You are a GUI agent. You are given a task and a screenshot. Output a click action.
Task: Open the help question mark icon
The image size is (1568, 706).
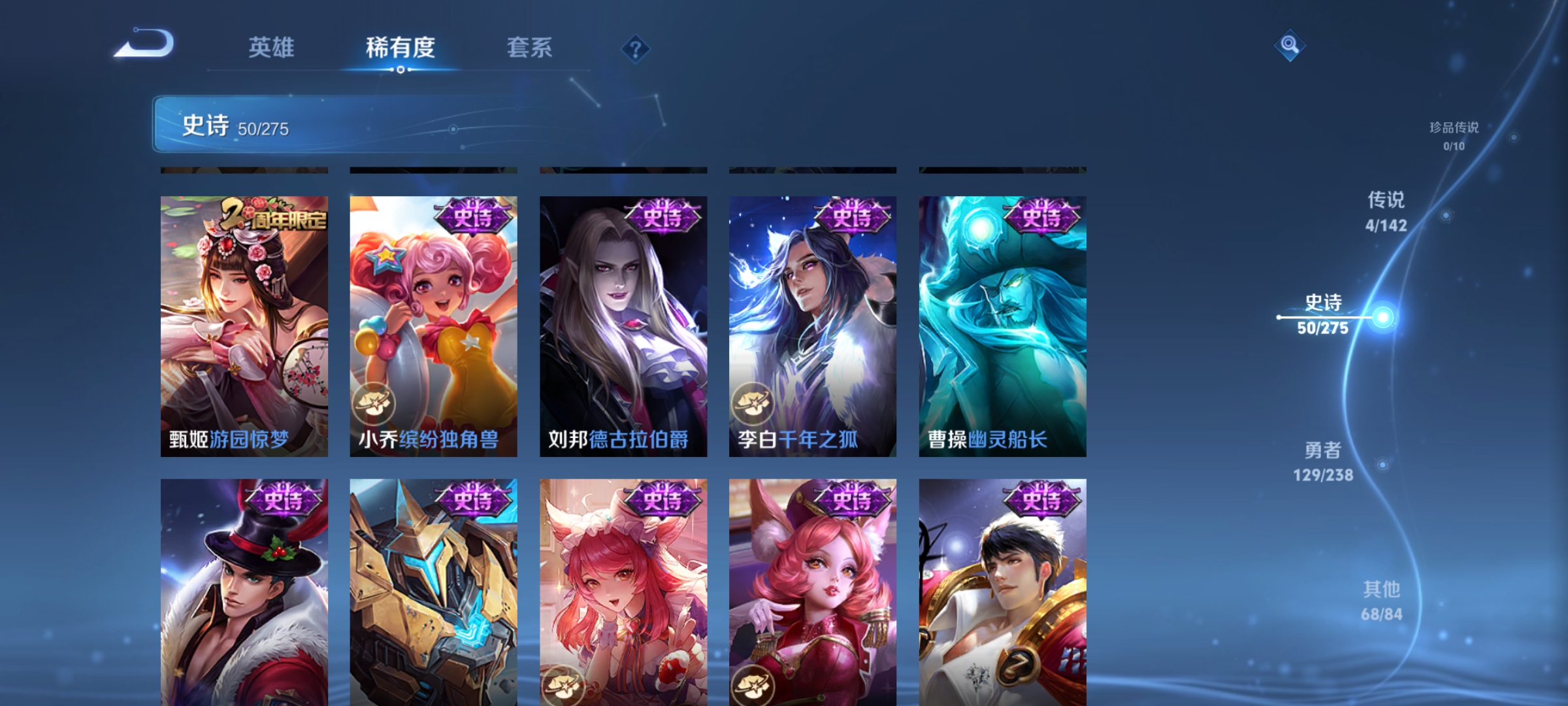[x=636, y=49]
